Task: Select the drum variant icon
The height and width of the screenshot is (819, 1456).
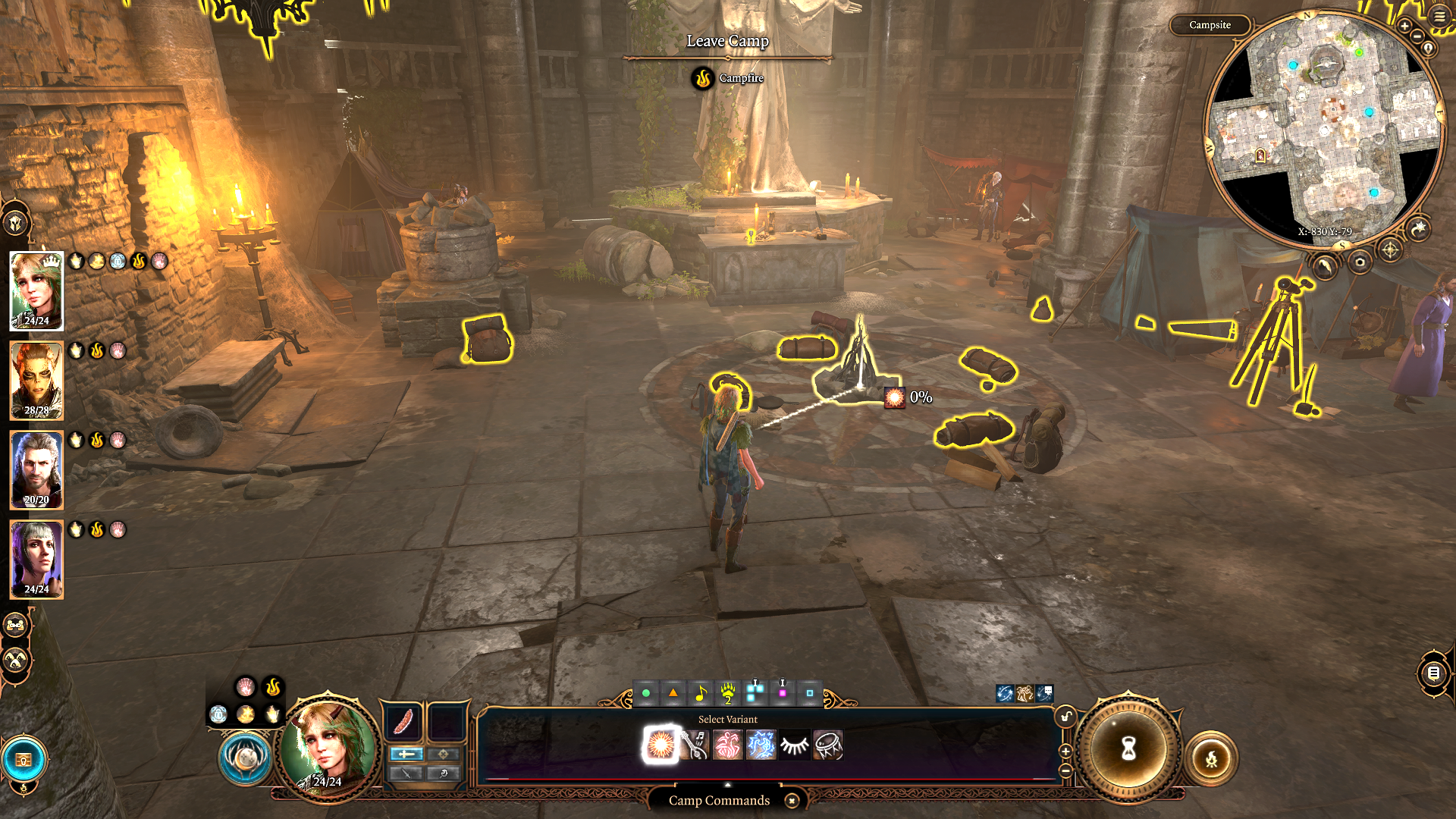Action: click(x=828, y=745)
